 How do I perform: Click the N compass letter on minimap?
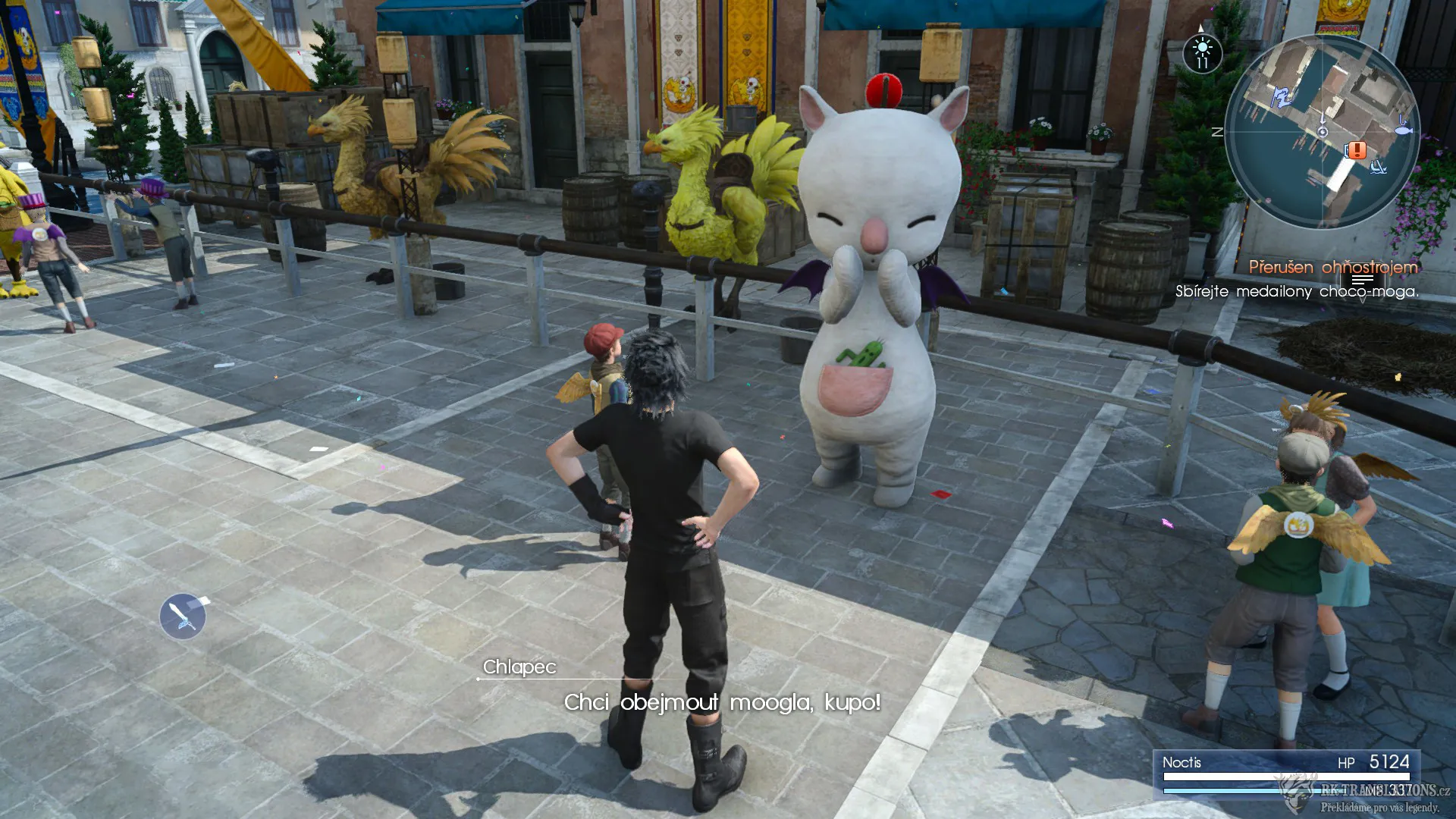(1219, 130)
